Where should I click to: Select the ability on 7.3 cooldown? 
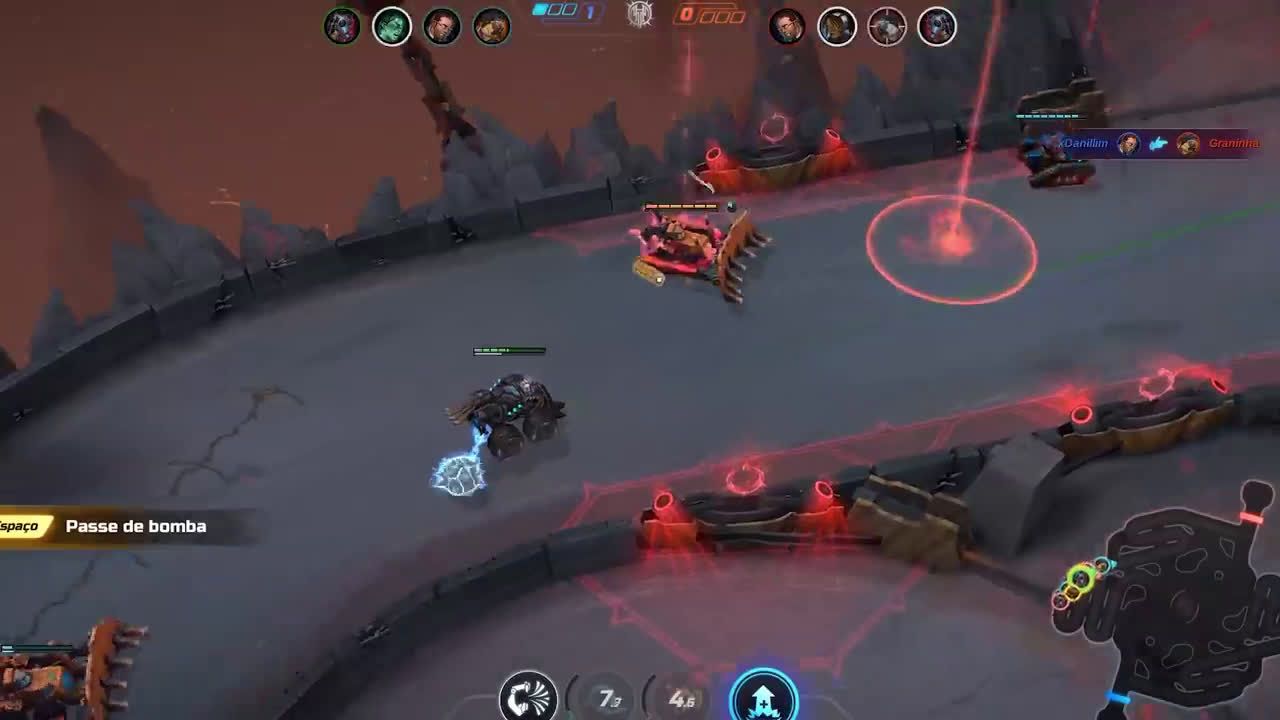[609, 699]
